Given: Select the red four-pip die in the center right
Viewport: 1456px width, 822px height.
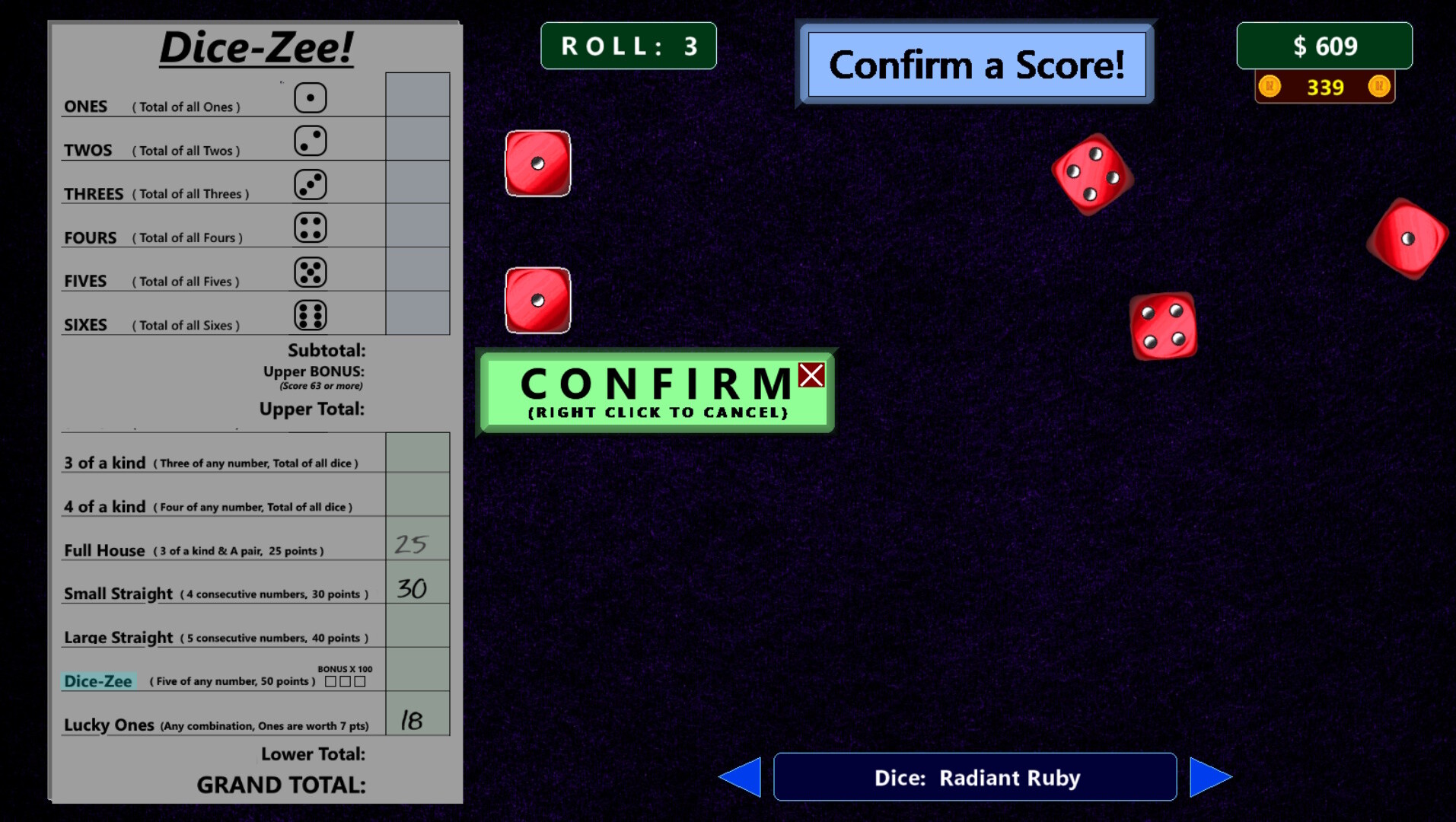Looking at the screenshot, I should (x=1164, y=327).
